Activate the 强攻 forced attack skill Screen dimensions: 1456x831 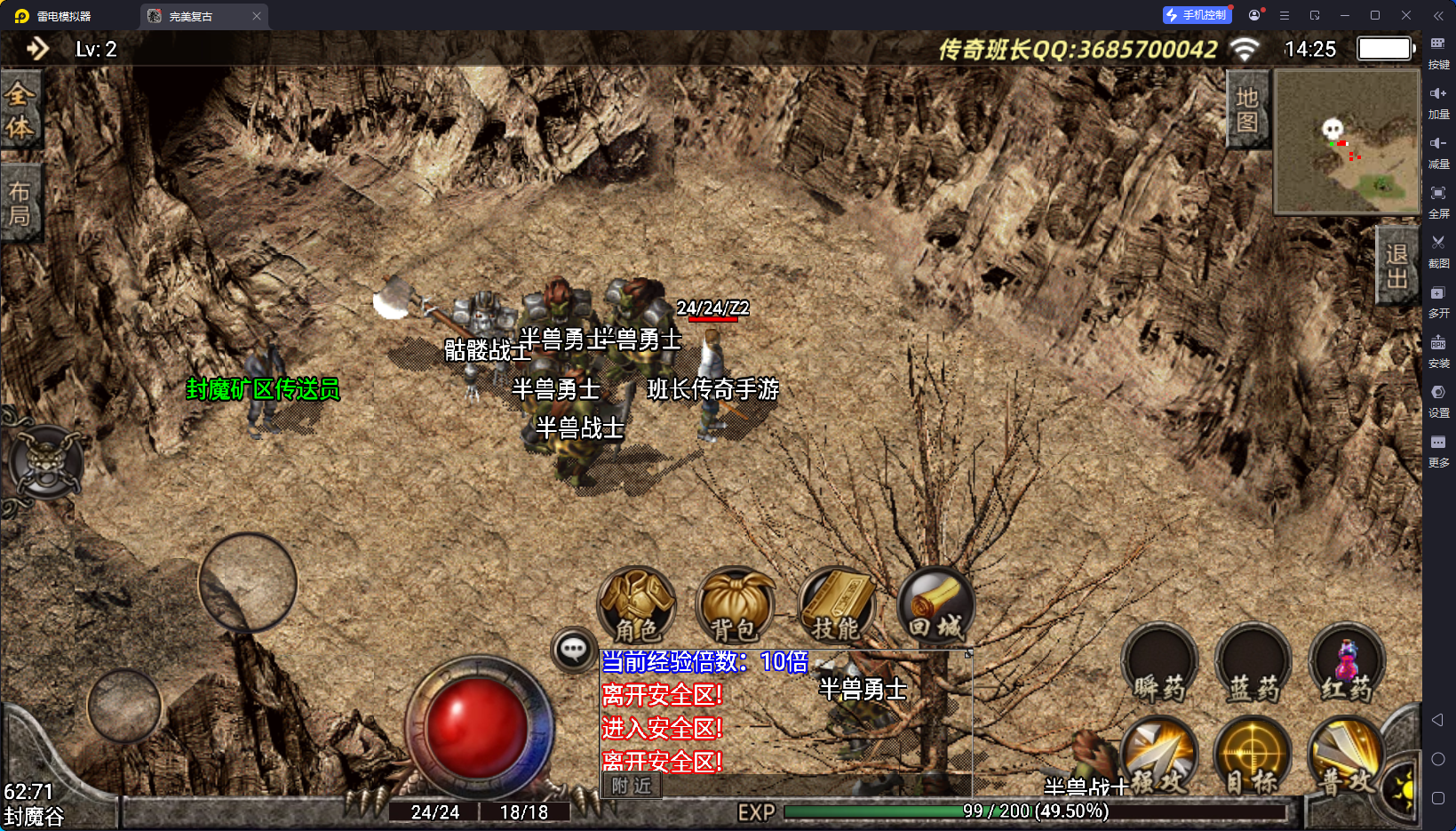(x=1159, y=756)
